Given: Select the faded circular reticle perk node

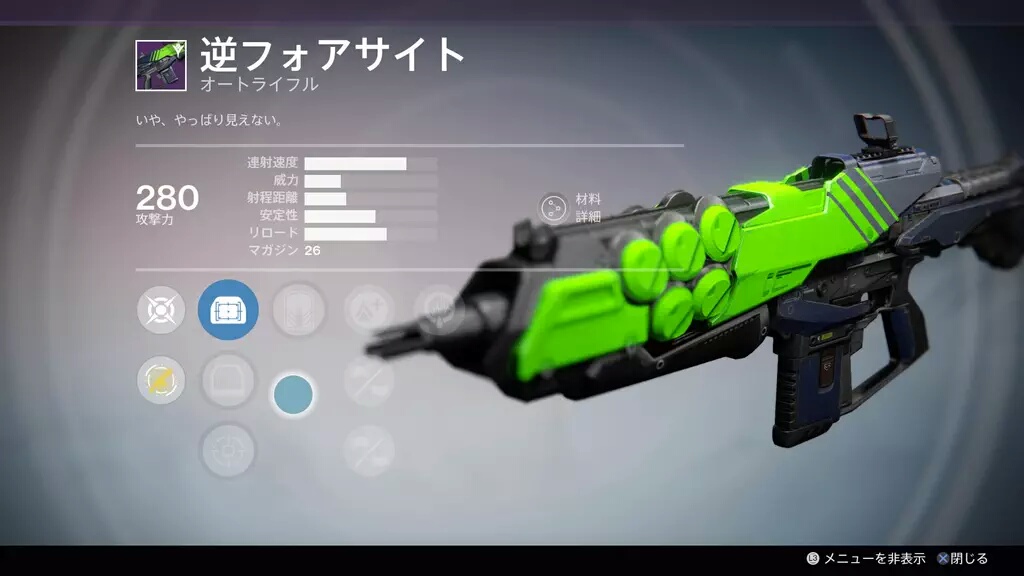Looking at the screenshot, I should pyautogui.click(x=228, y=451).
